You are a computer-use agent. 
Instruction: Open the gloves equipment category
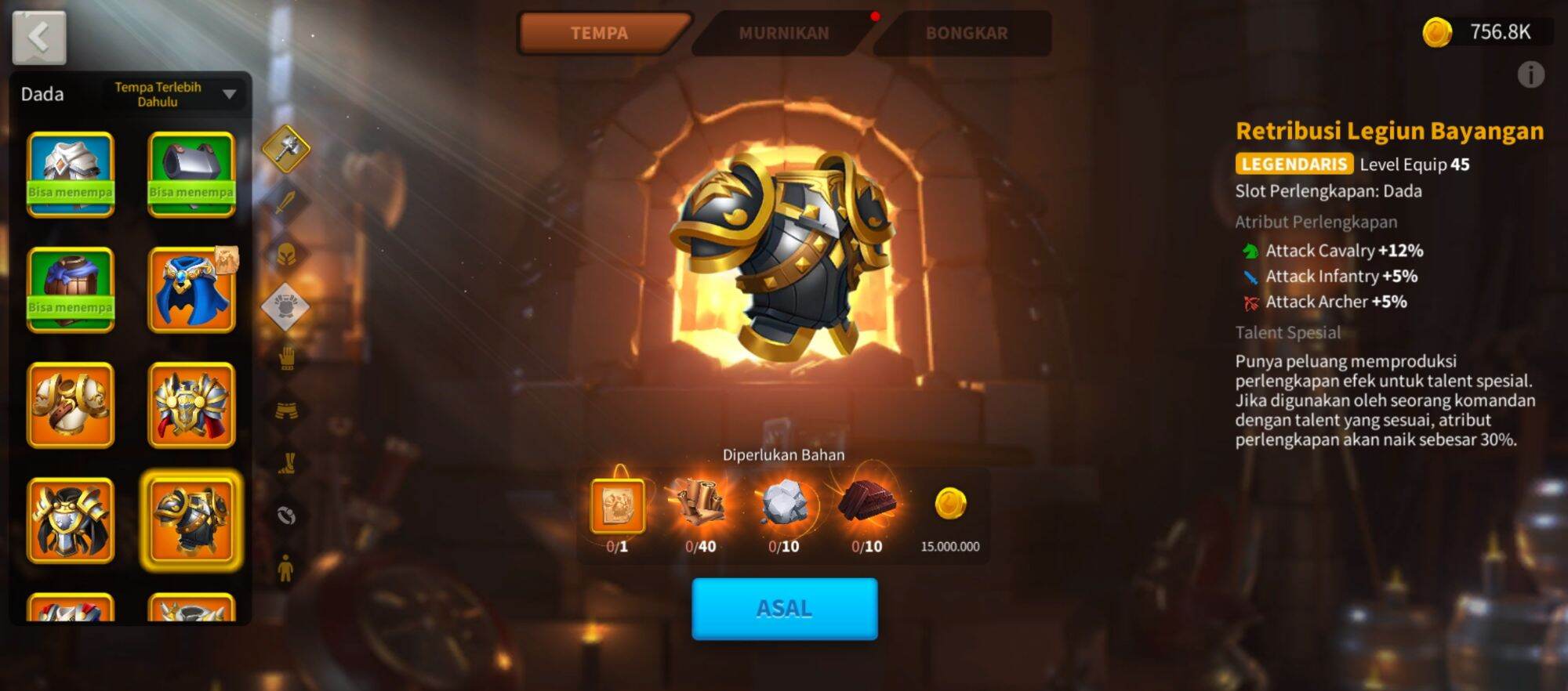click(x=286, y=359)
